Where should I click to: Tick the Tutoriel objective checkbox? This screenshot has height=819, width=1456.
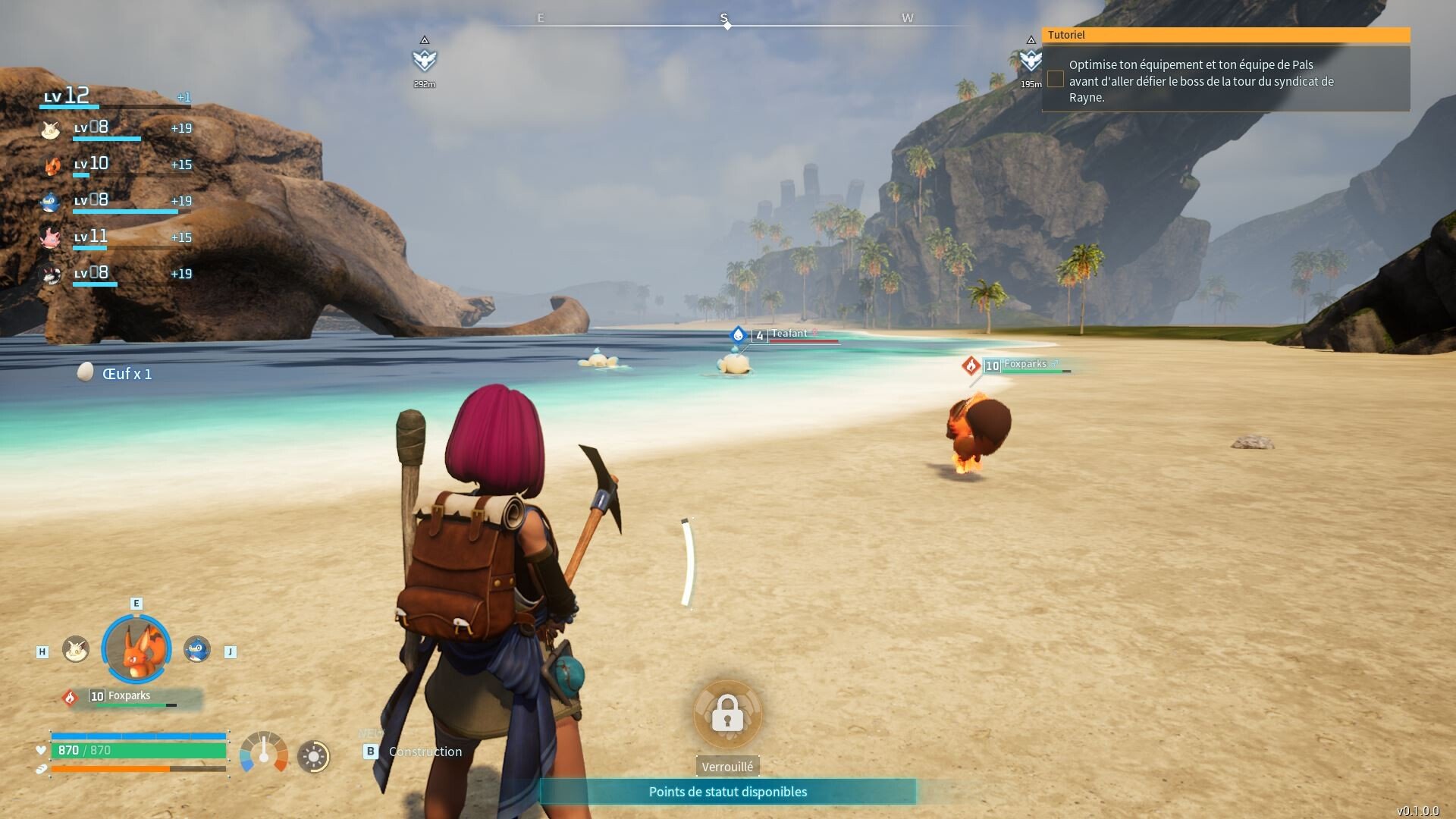point(1056,79)
